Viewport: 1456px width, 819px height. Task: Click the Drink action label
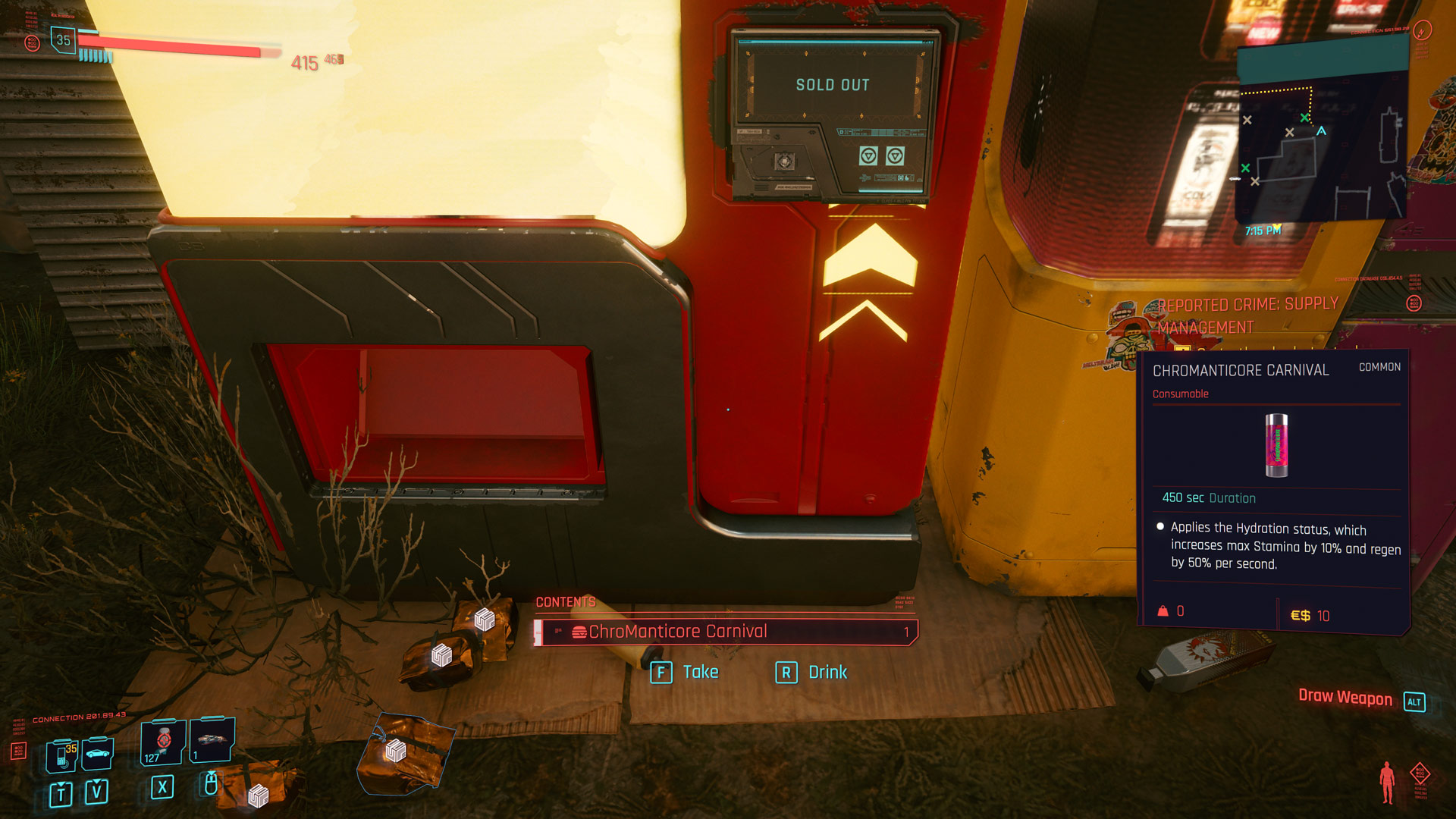(827, 673)
